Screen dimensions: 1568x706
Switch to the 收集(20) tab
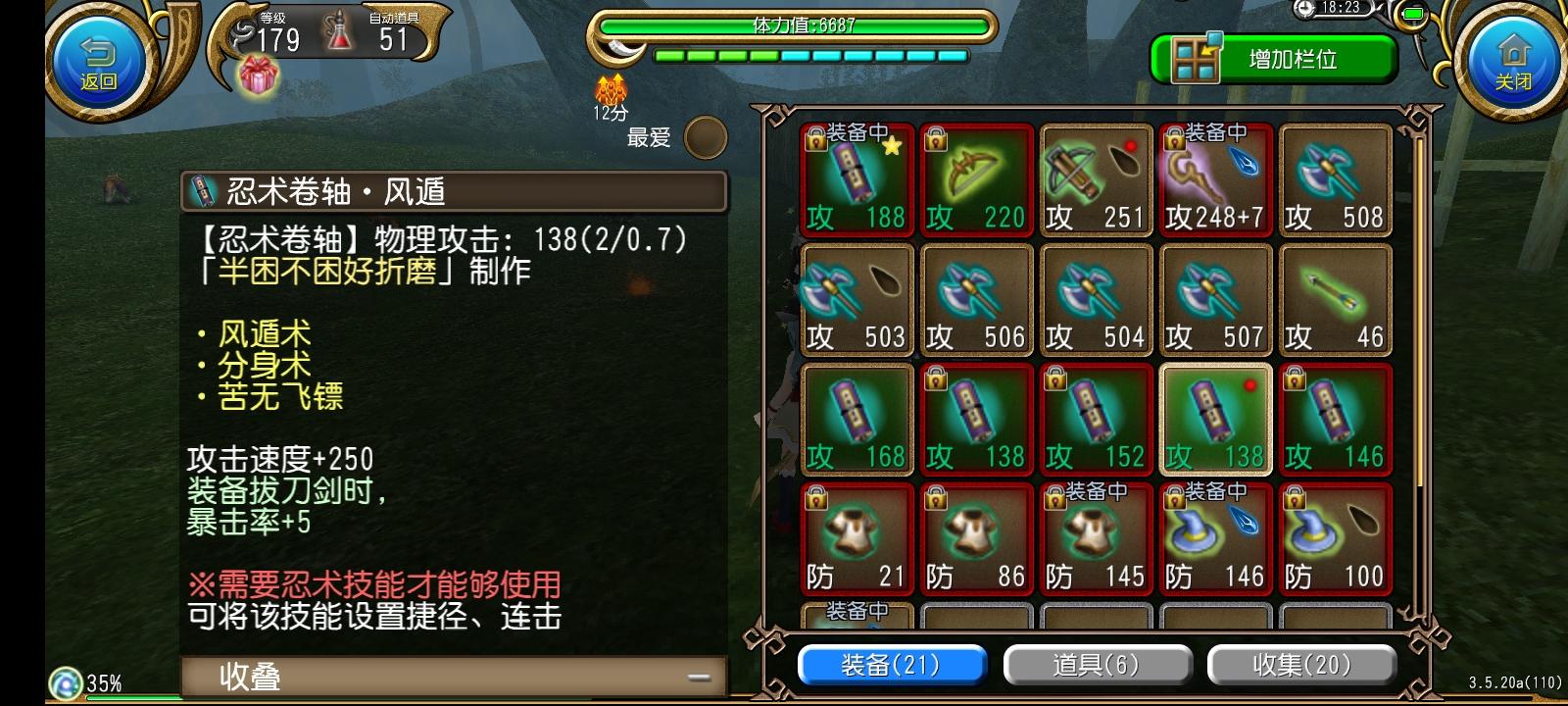pyautogui.click(x=1303, y=665)
